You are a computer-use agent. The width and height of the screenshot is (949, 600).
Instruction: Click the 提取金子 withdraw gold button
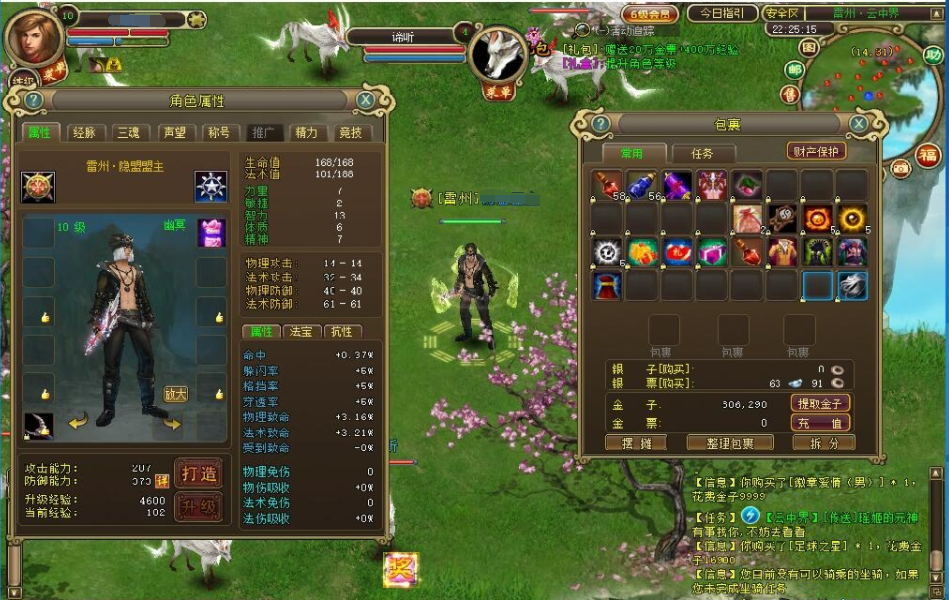(821, 403)
